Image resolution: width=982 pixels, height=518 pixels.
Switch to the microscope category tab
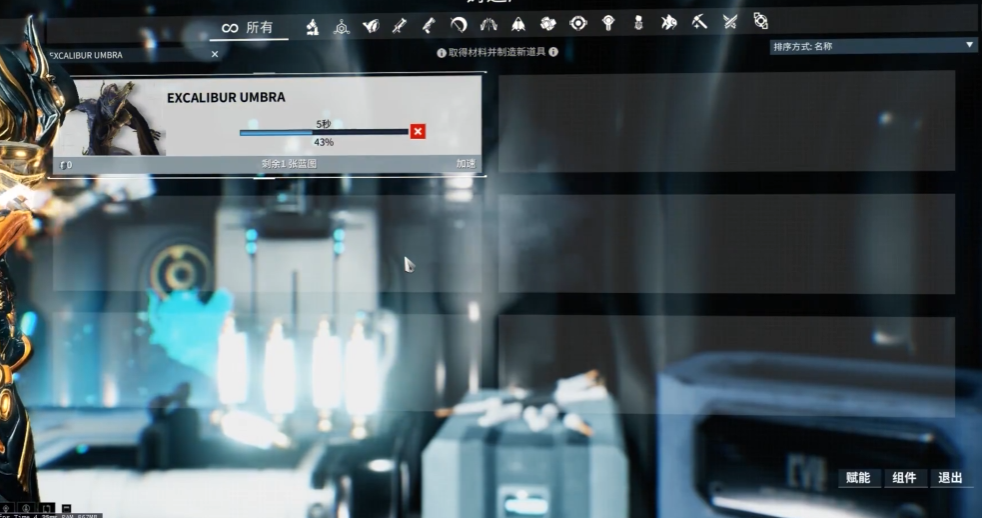[312, 25]
